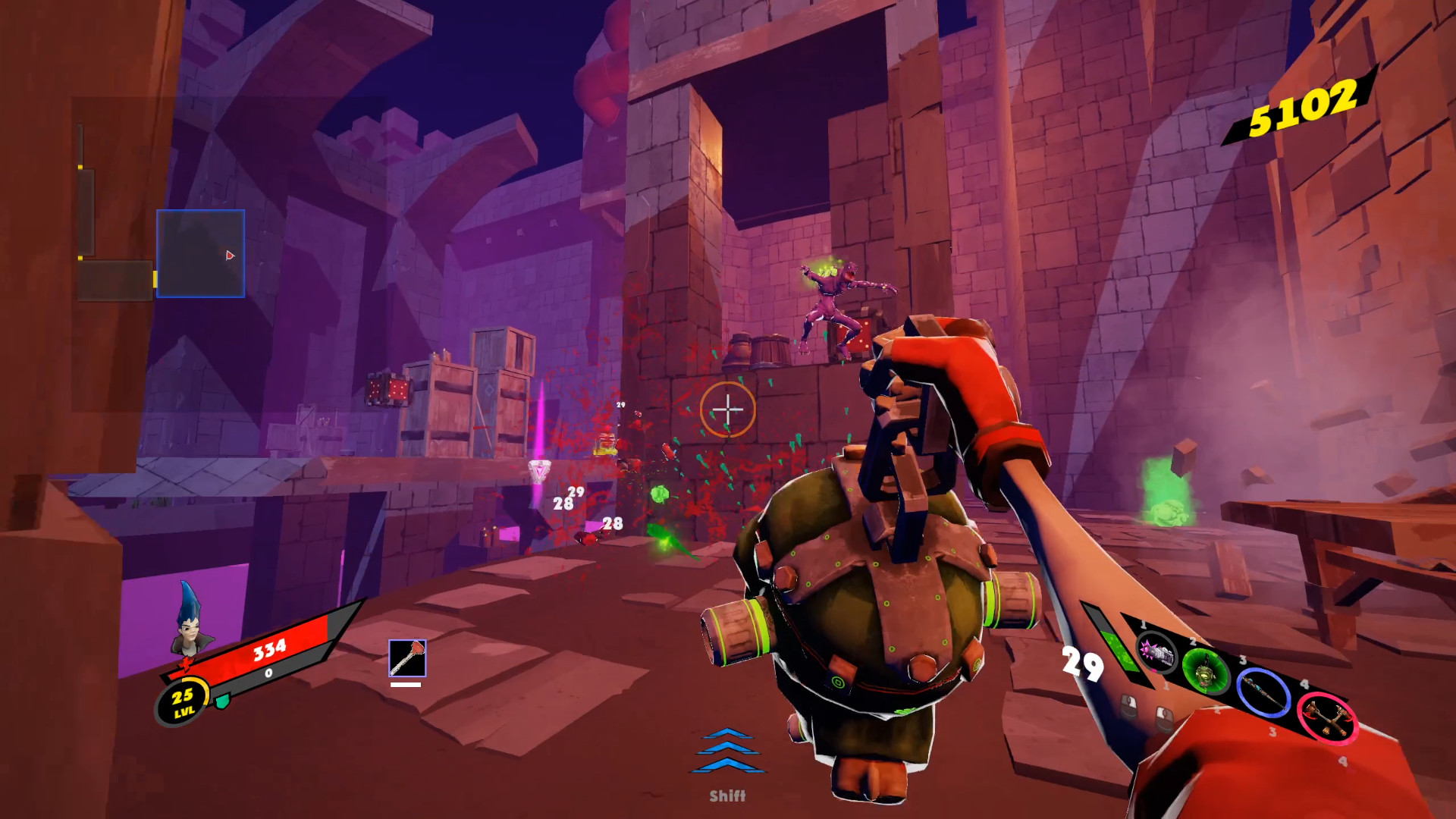Click the green shield emblem under the health bar
The image size is (1456, 819).
click(x=222, y=702)
